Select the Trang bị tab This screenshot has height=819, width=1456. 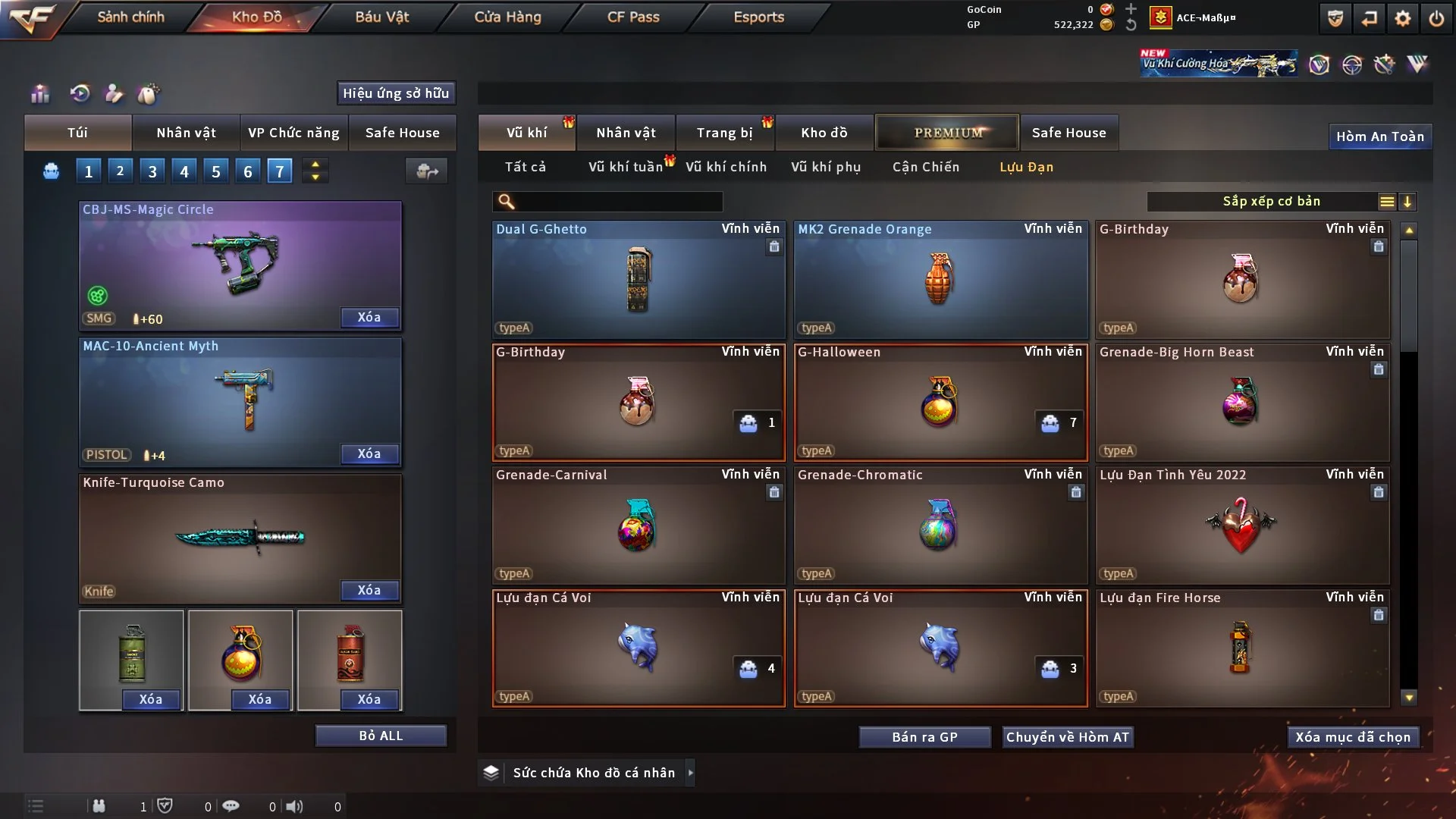[724, 133]
